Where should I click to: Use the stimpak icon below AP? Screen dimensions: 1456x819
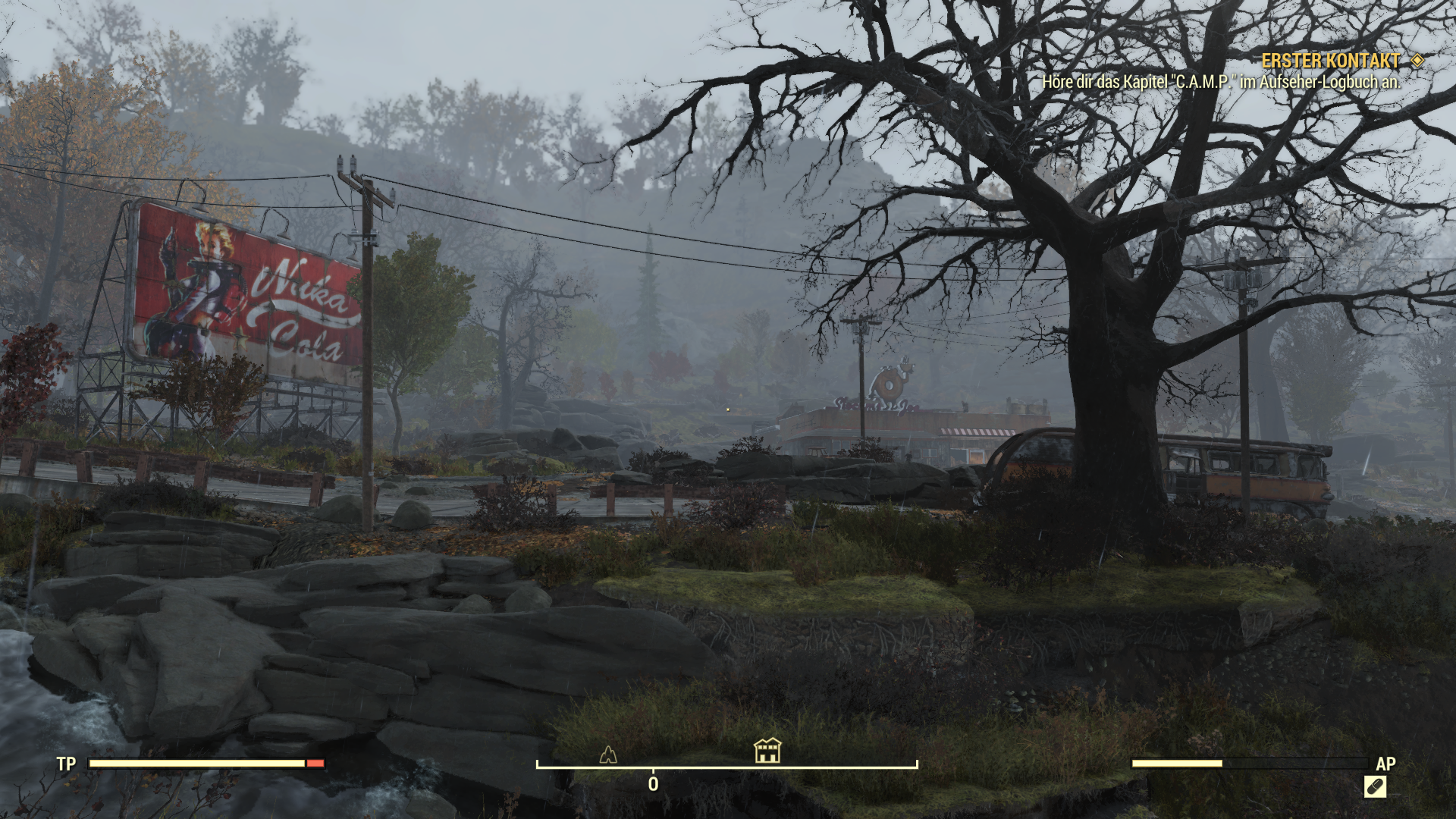[x=1375, y=786]
